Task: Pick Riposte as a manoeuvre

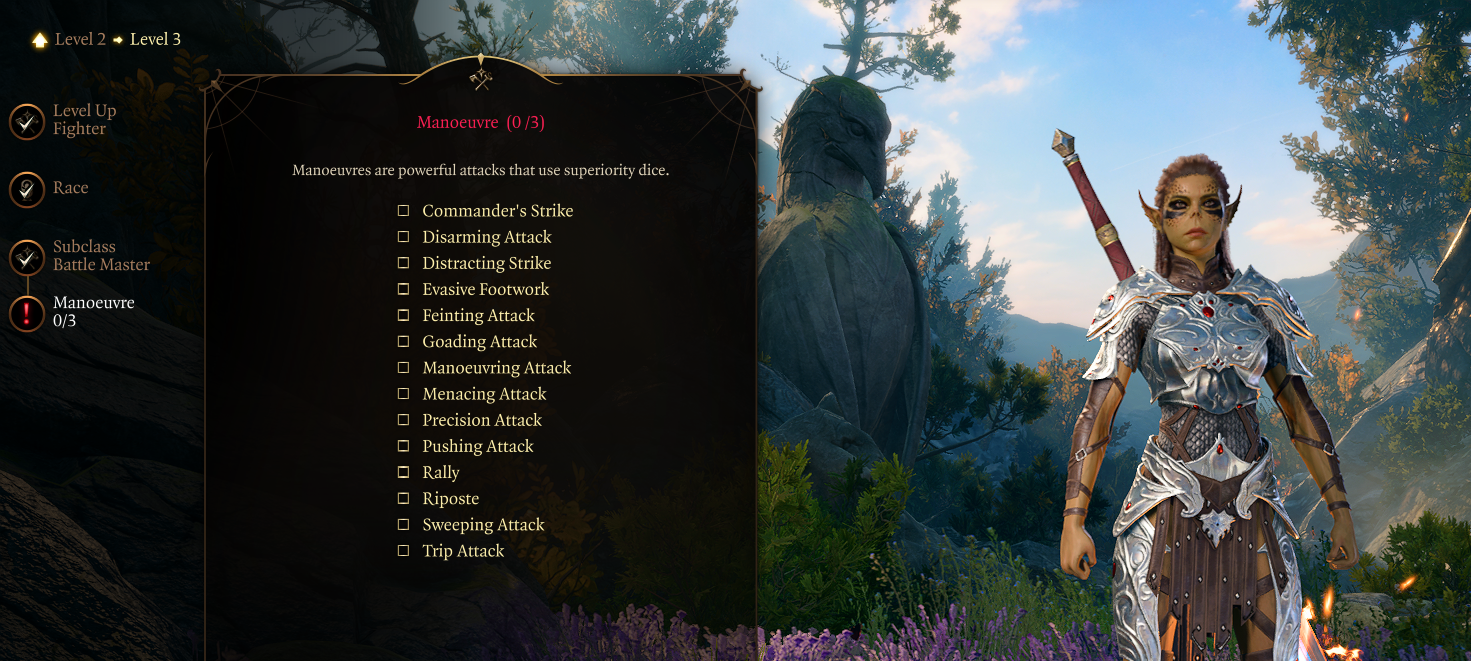Action: pos(404,498)
